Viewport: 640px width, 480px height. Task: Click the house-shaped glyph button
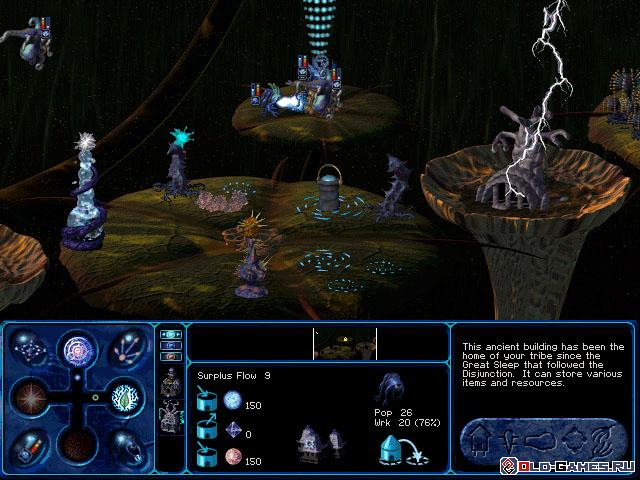tap(477, 437)
